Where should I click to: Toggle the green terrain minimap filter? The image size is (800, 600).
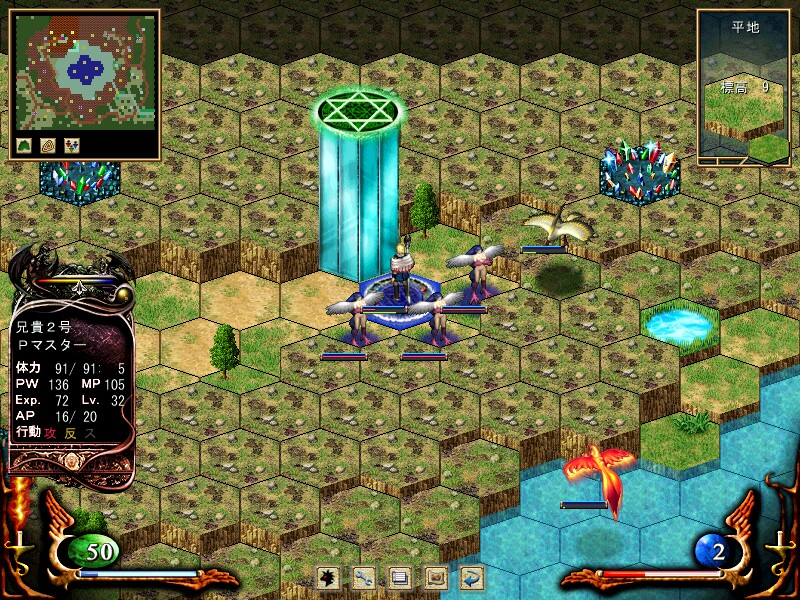click(x=25, y=145)
